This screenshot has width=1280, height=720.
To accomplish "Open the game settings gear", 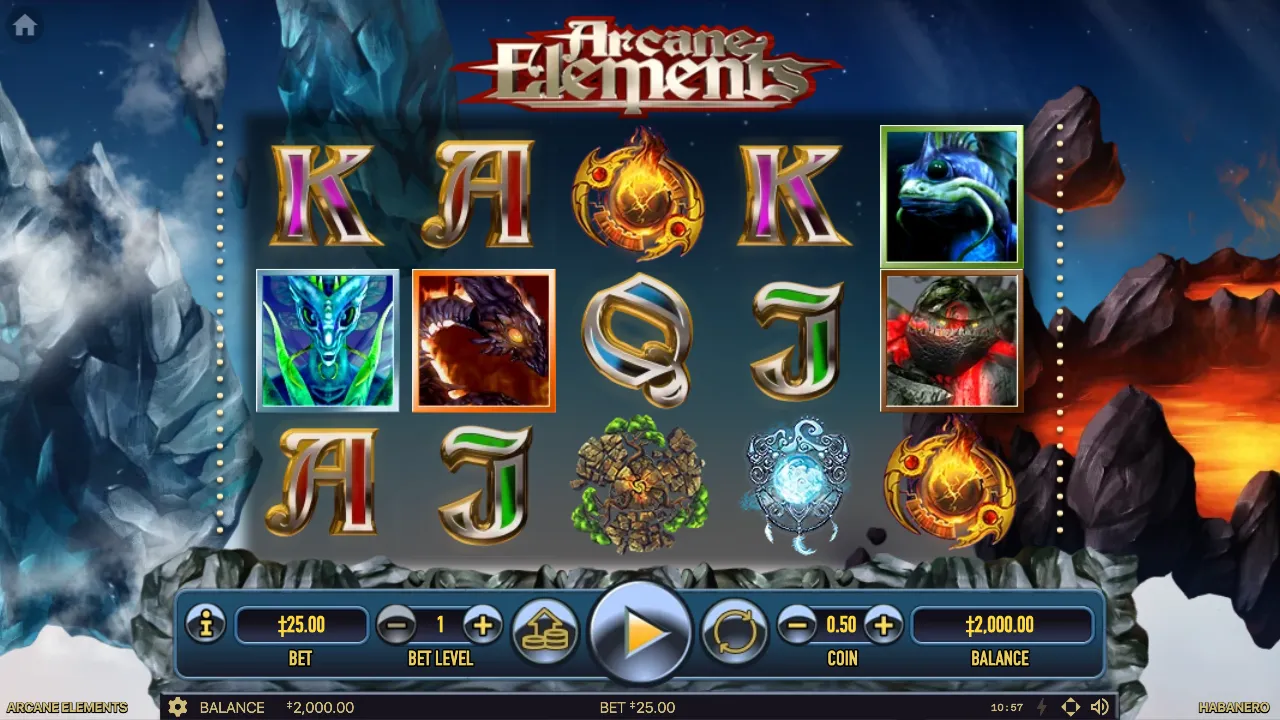I will (178, 707).
